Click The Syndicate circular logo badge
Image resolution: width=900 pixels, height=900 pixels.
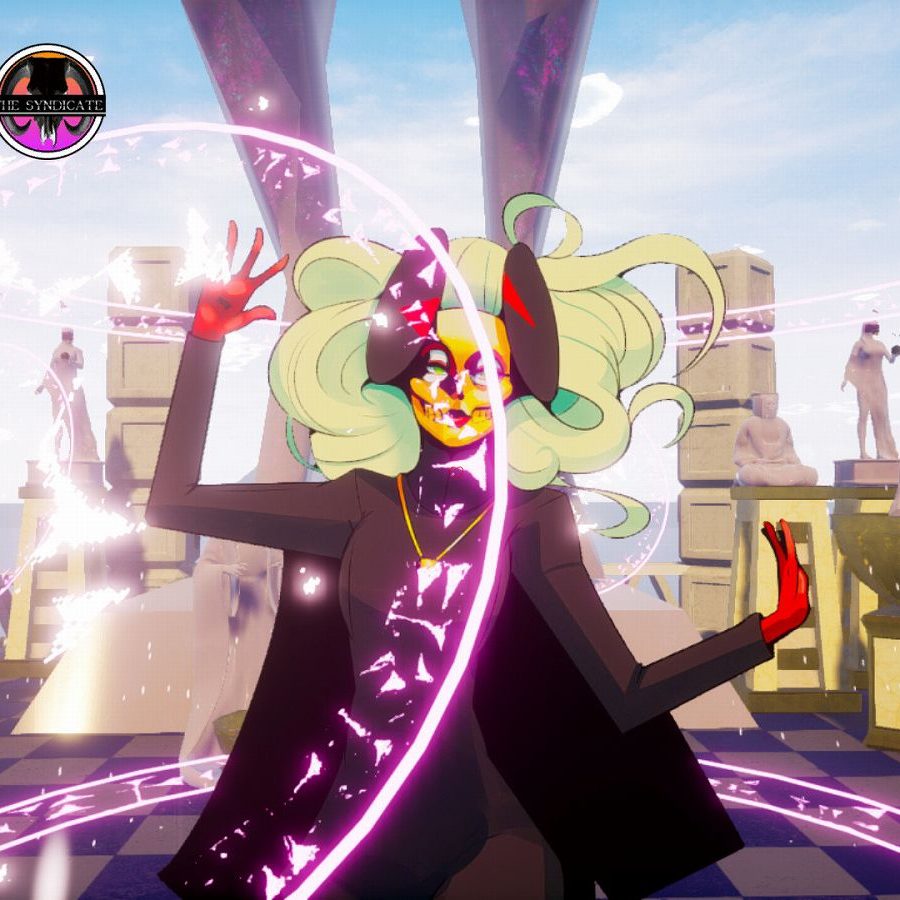click(x=51, y=102)
